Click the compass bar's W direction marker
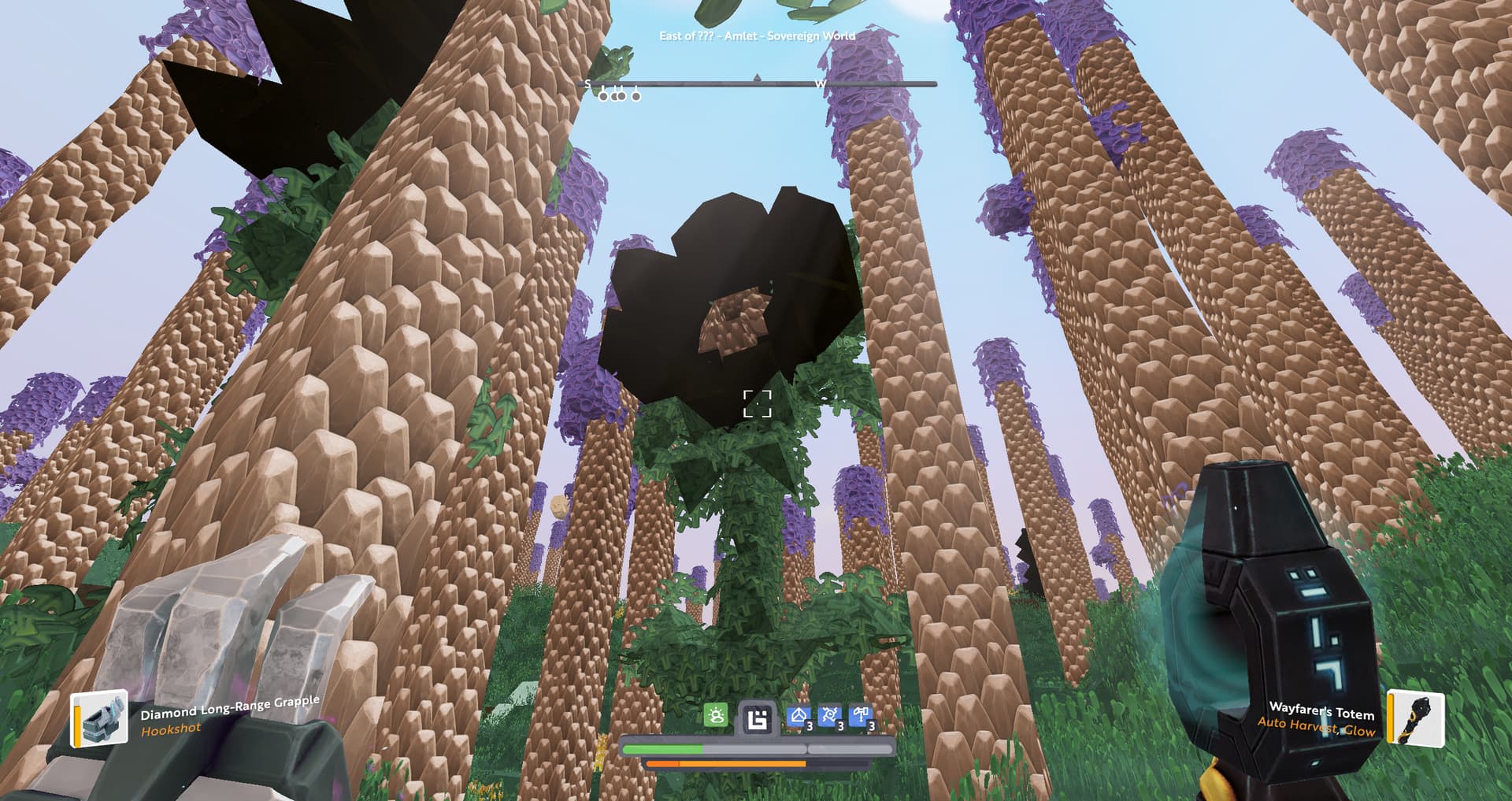The height and width of the screenshot is (801, 1512). click(820, 83)
